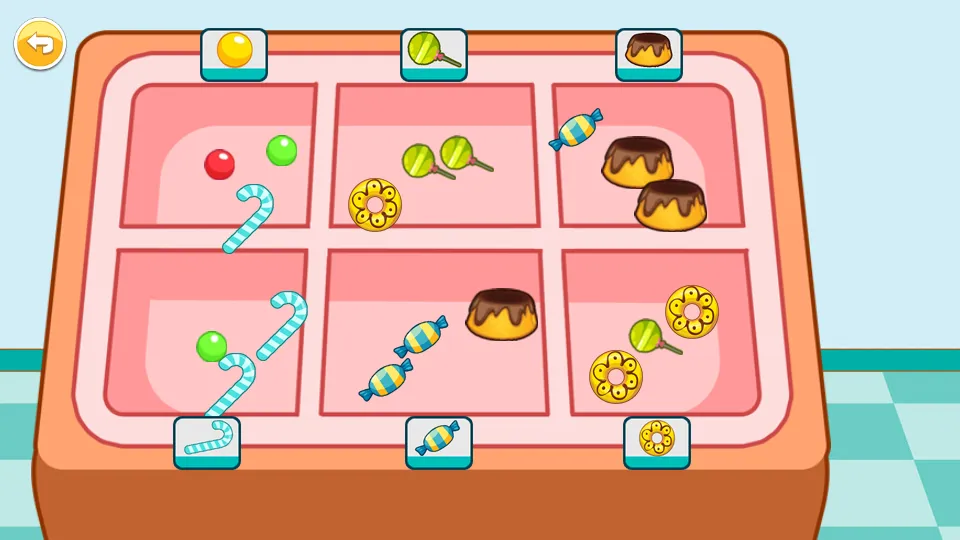The height and width of the screenshot is (540, 960).
Task: Select the candy cane category tag
Action: pyautogui.click(x=207, y=440)
